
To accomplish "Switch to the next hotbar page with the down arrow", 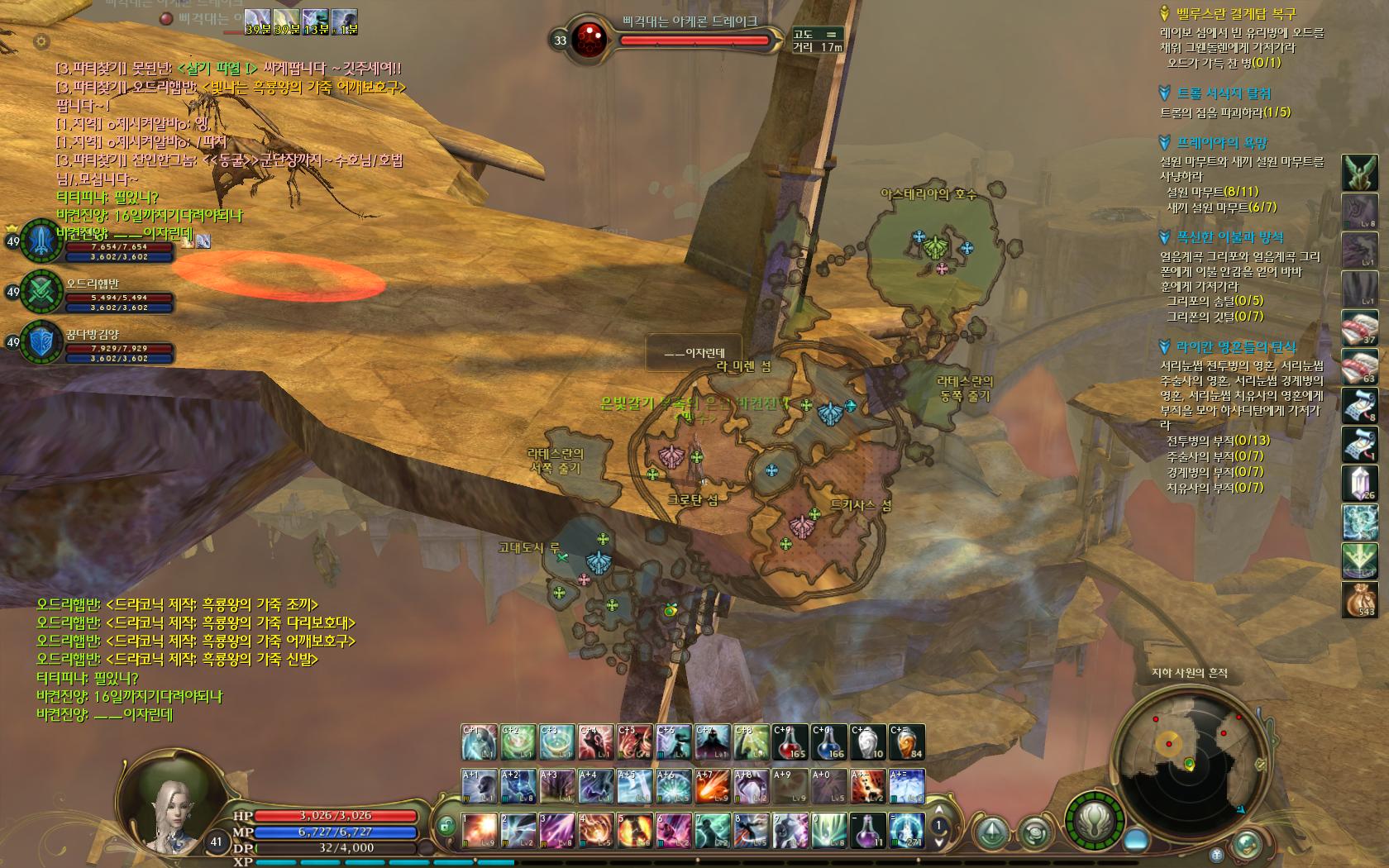I will point(939,842).
